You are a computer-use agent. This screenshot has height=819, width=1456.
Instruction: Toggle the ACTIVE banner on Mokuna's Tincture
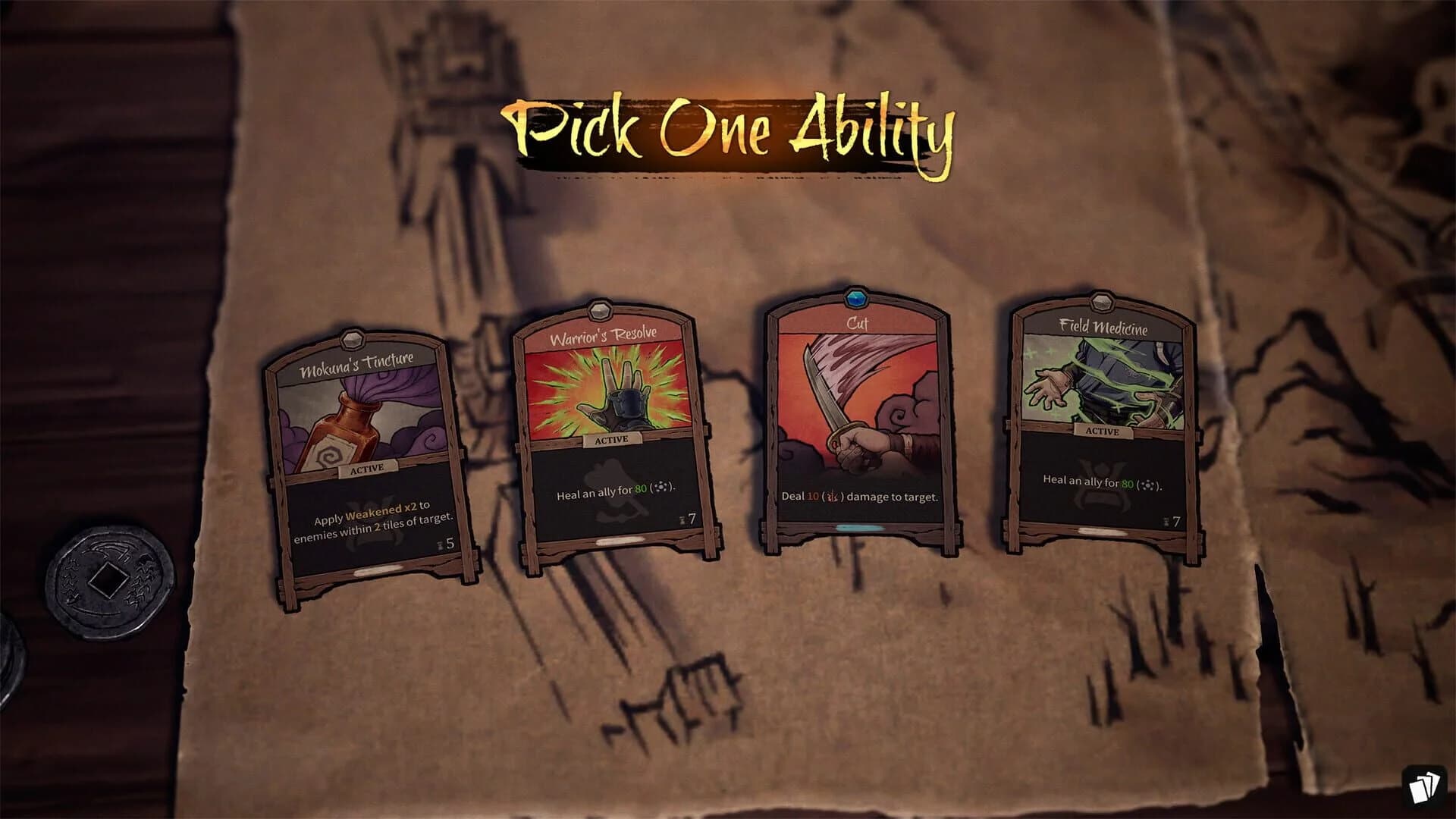click(369, 468)
